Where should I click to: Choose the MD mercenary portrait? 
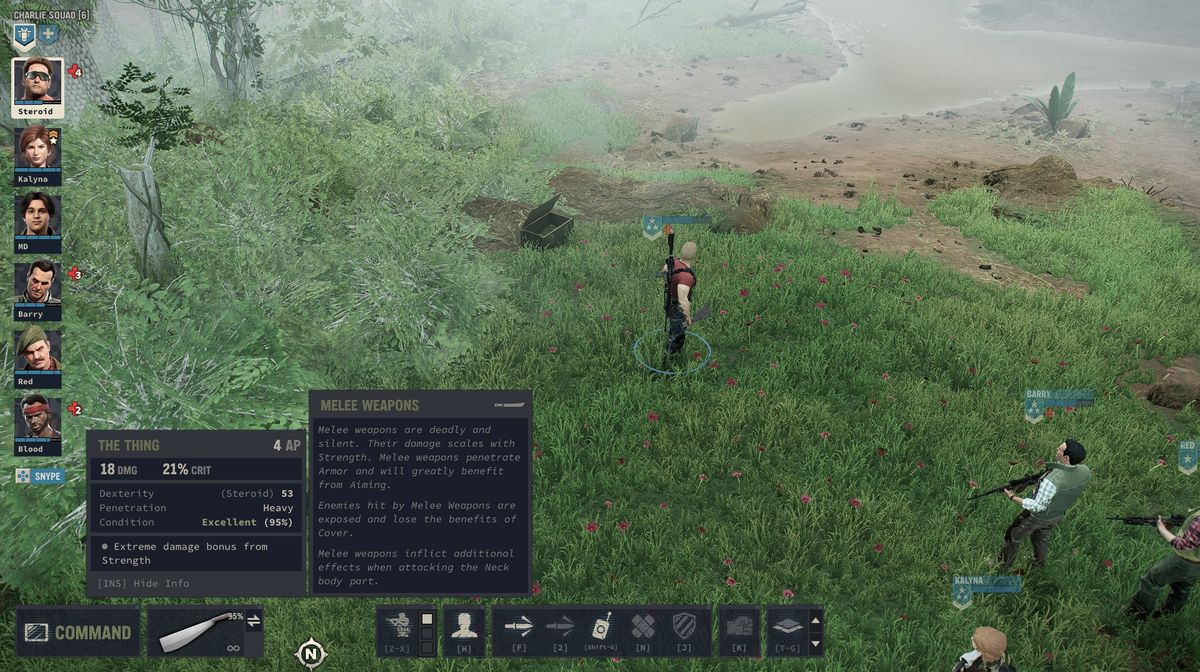(38, 218)
